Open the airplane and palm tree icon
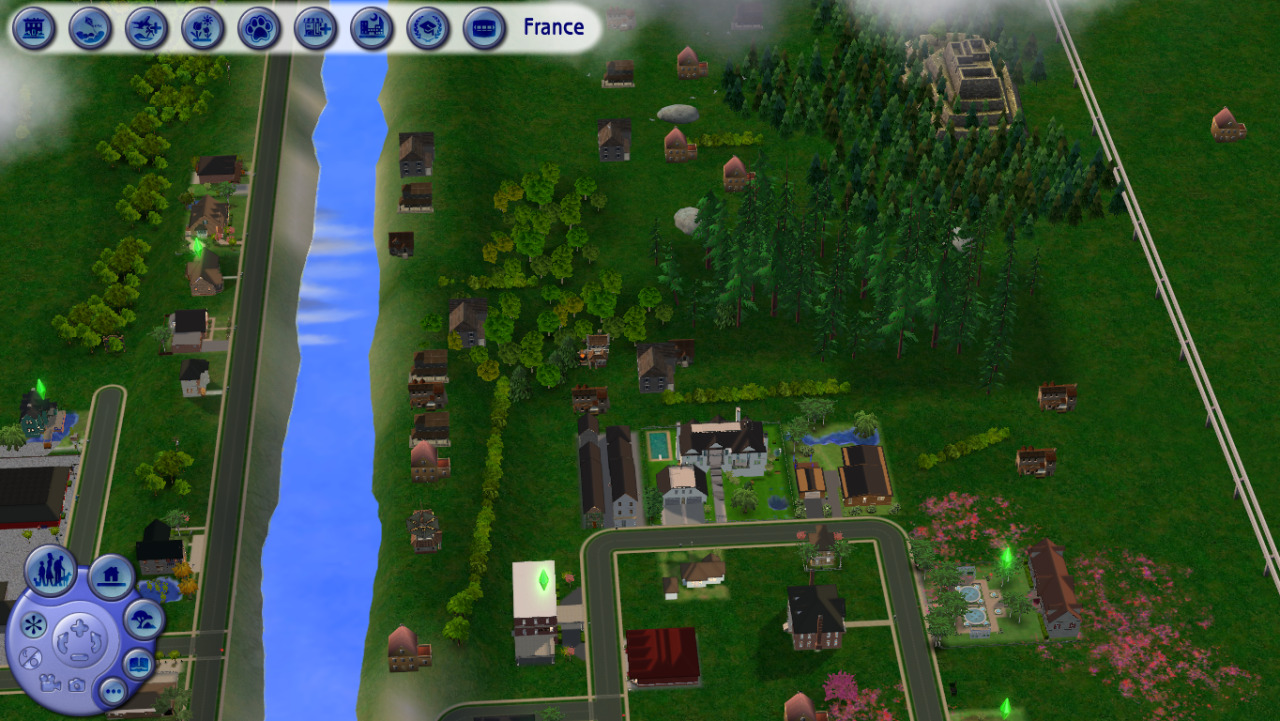This screenshot has height=721, width=1280. (147, 28)
